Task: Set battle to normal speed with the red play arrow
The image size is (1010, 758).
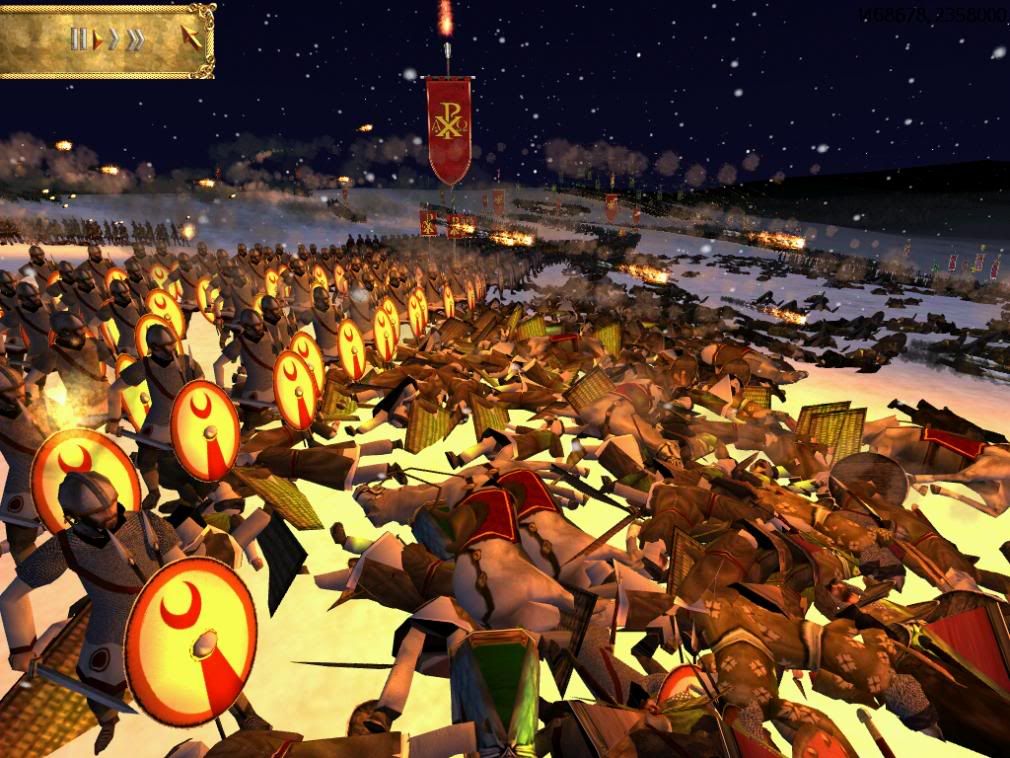Action: (x=98, y=40)
